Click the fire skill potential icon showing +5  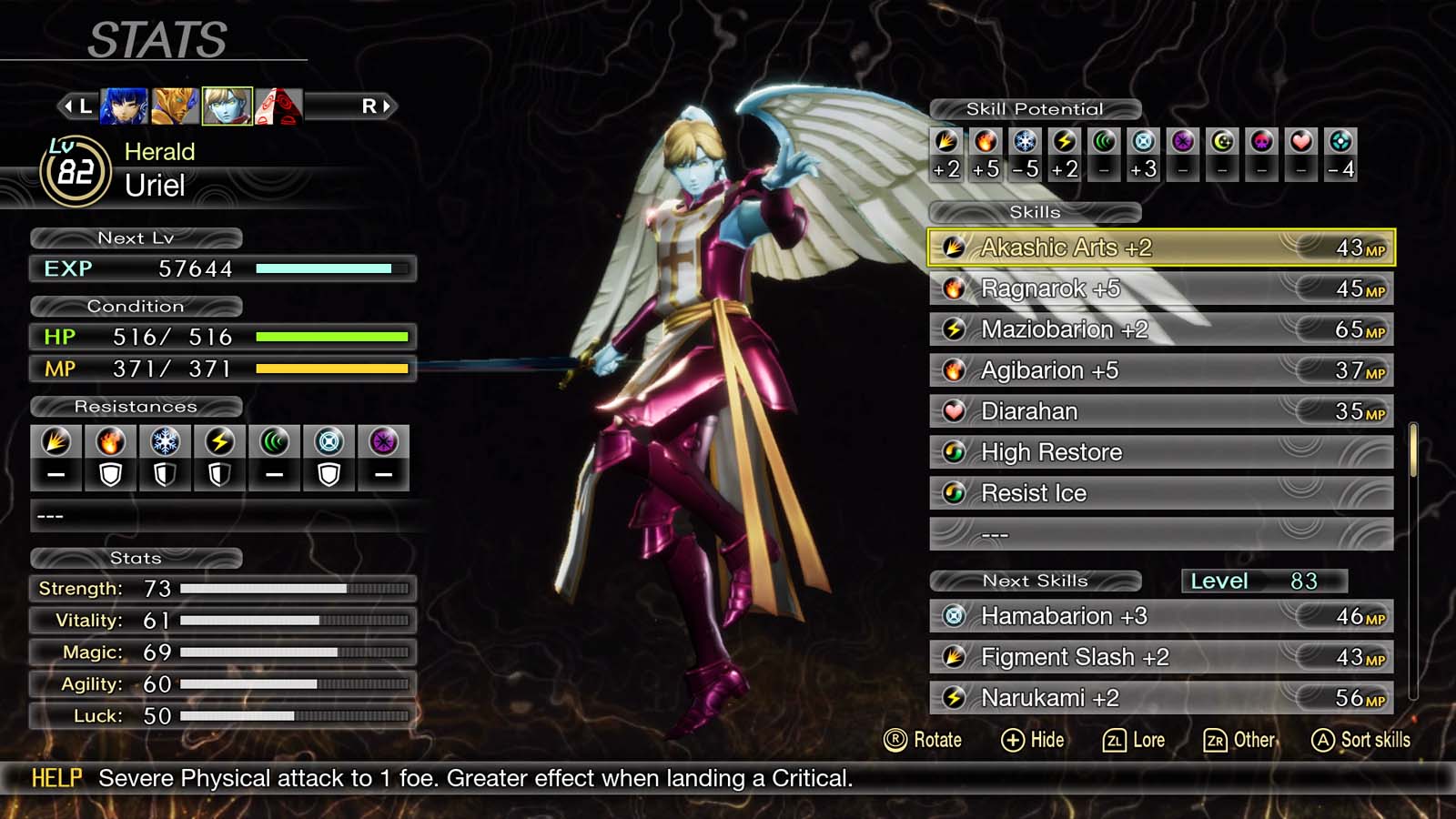986,142
